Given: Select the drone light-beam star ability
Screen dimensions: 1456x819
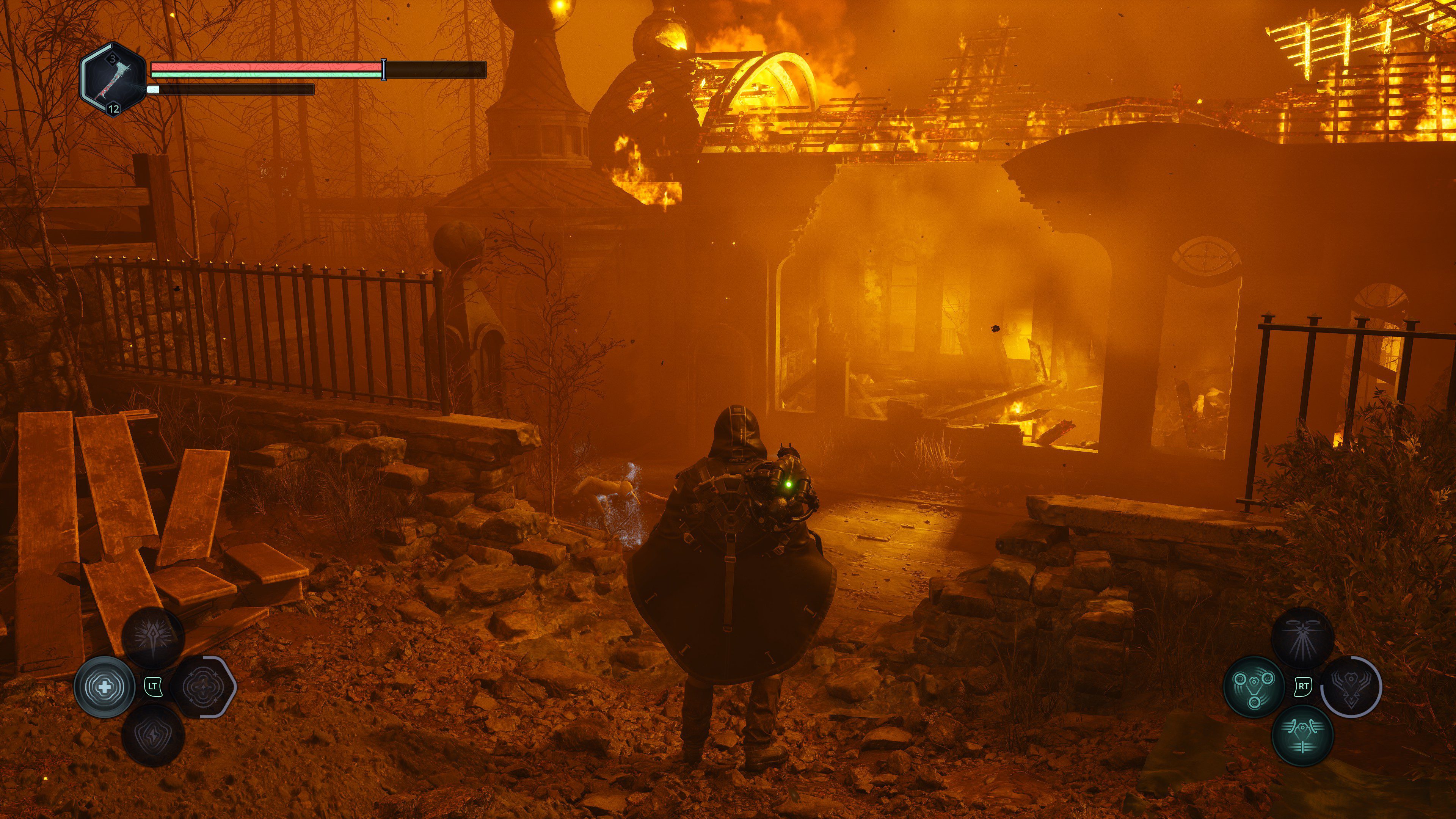Looking at the screenshot, I should point(1302,638).
